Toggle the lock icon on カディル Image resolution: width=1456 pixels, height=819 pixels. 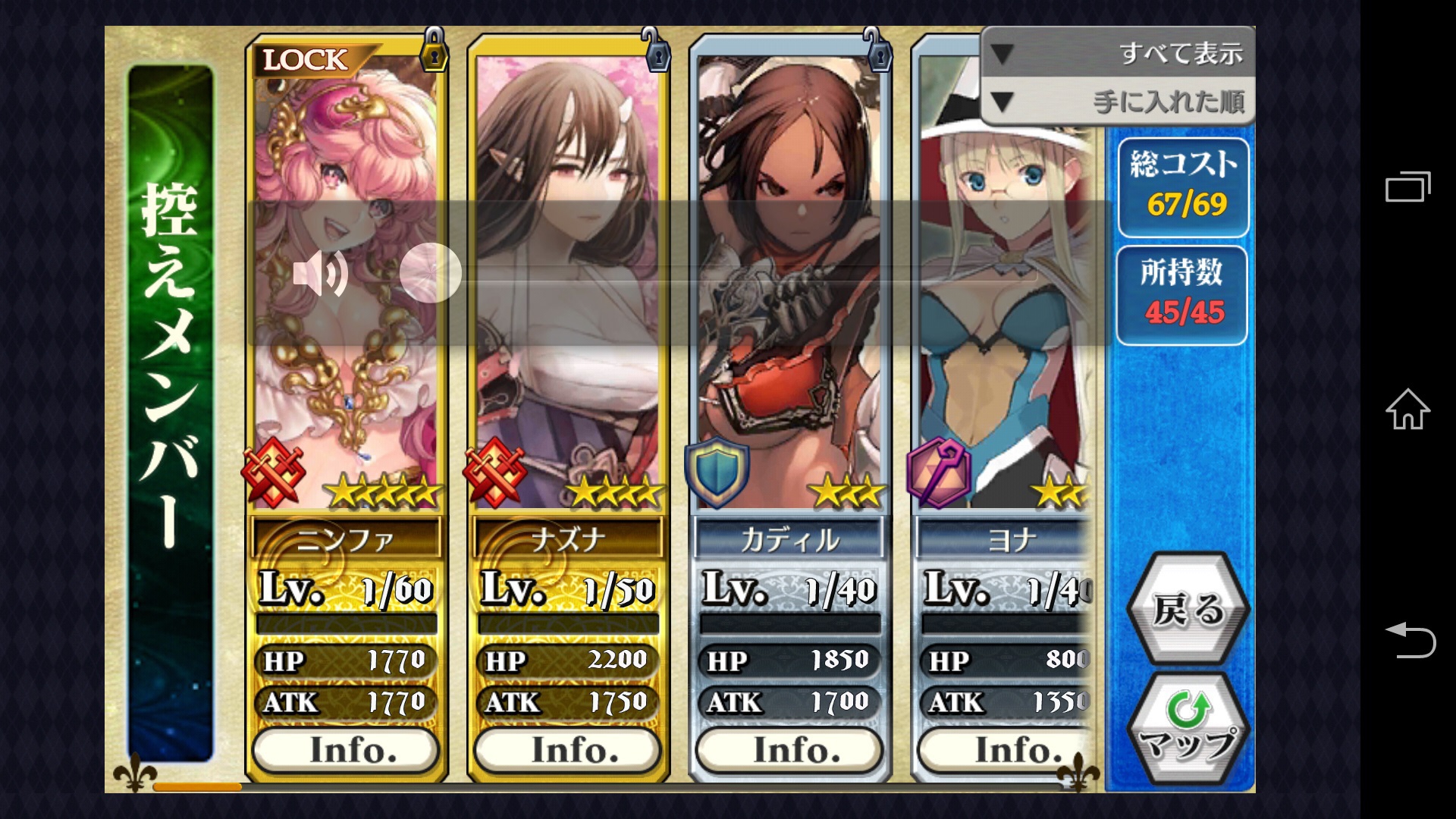pos(878,52)
